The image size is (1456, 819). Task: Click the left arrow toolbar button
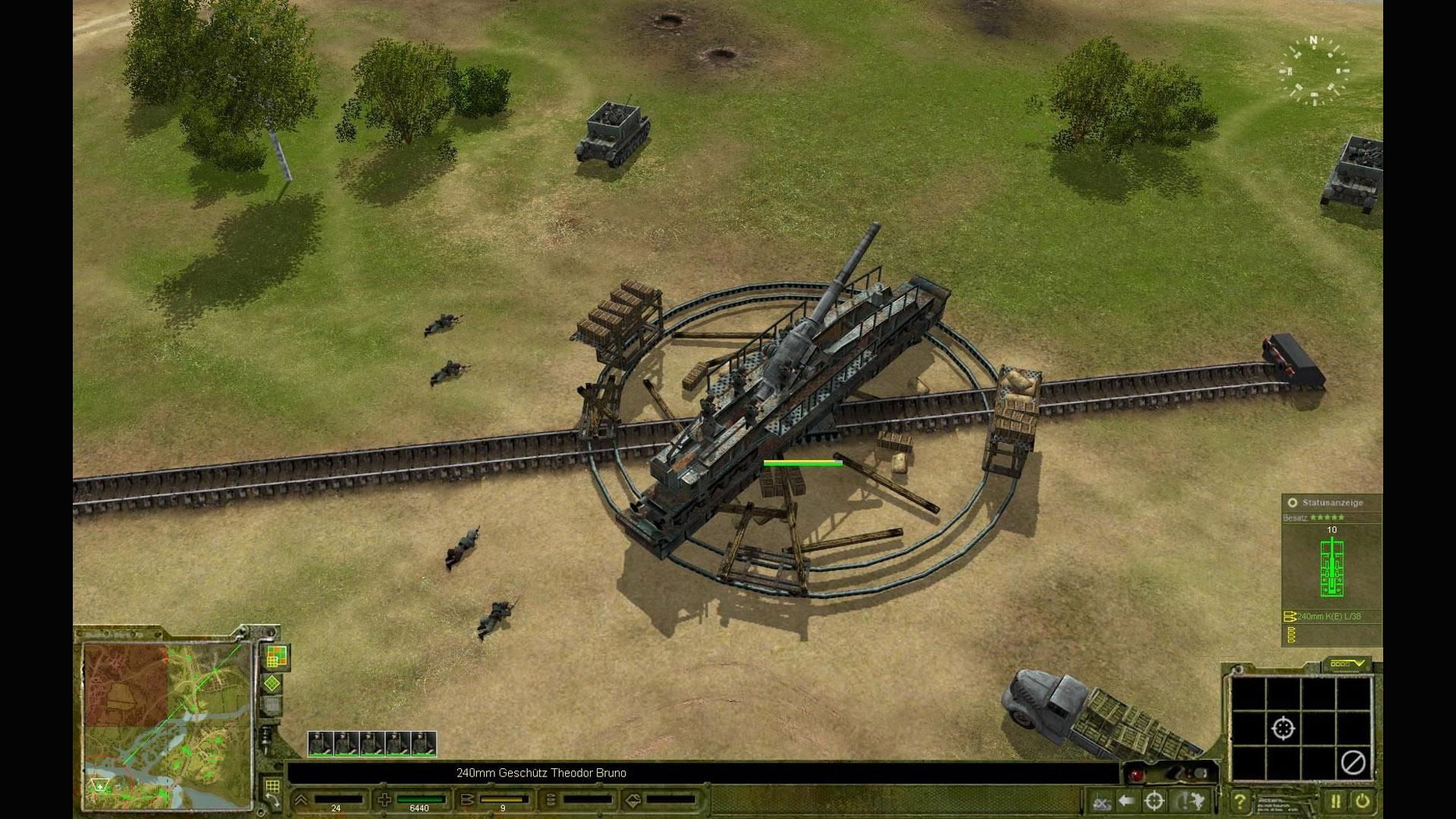click(x=1127, y=801)
